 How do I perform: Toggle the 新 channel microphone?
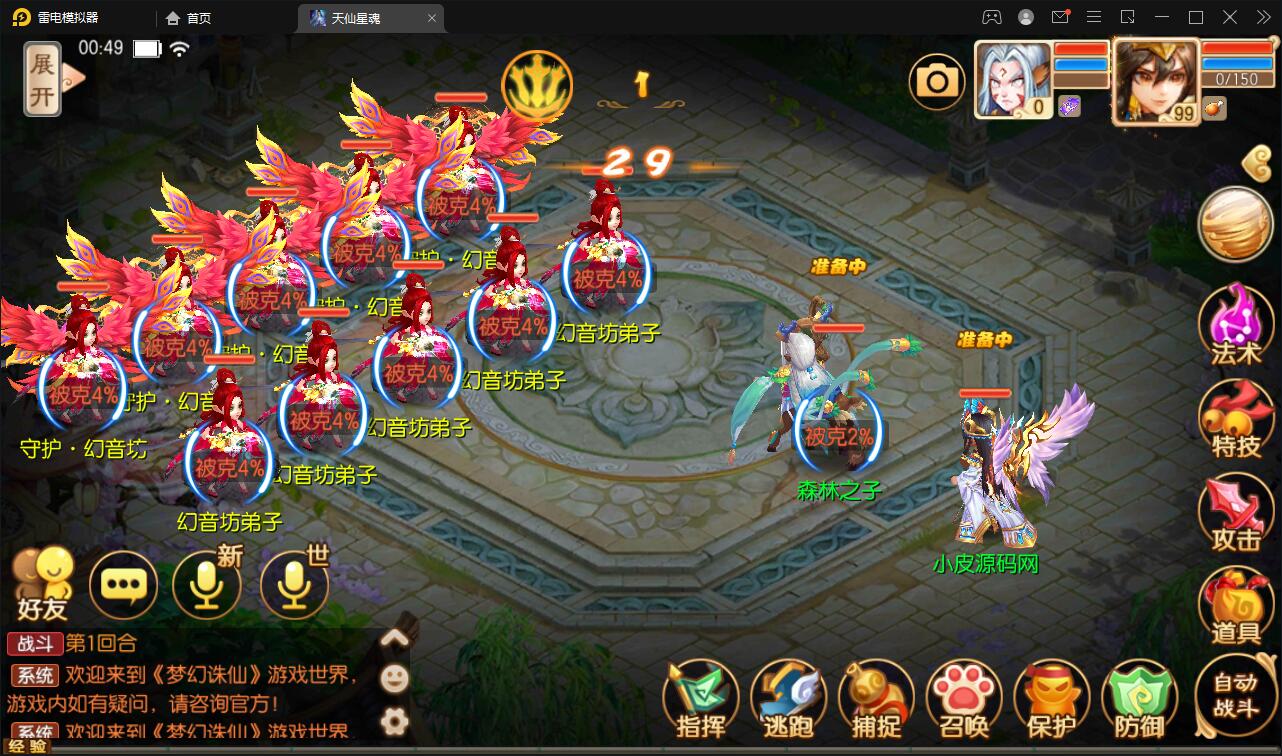click(207, 586)
